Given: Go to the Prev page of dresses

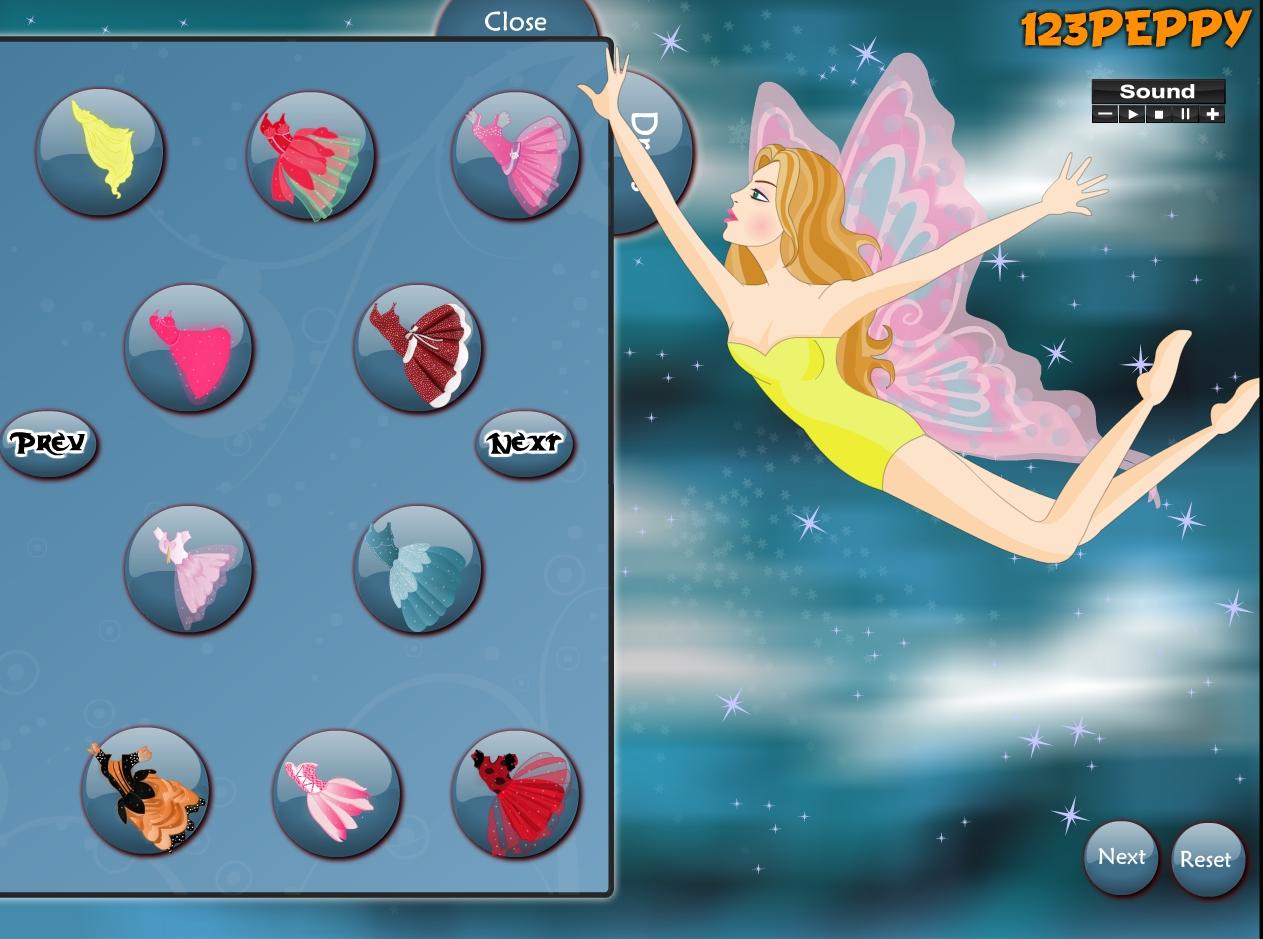Looking at the screenshot, I should (x=48, y=442).
